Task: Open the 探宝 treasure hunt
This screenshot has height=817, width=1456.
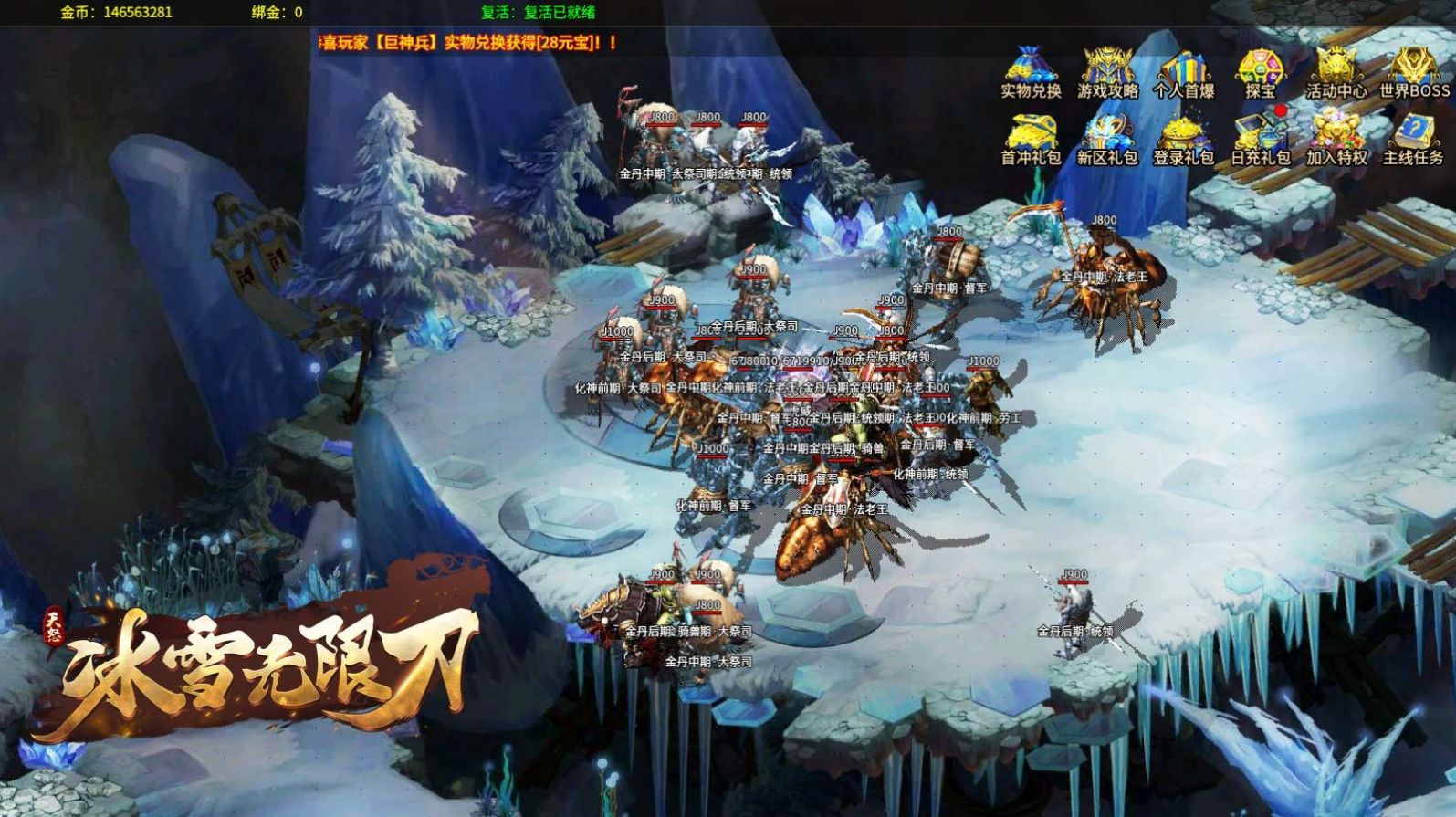Action: pyautogui.click(x=1261, y=73)
